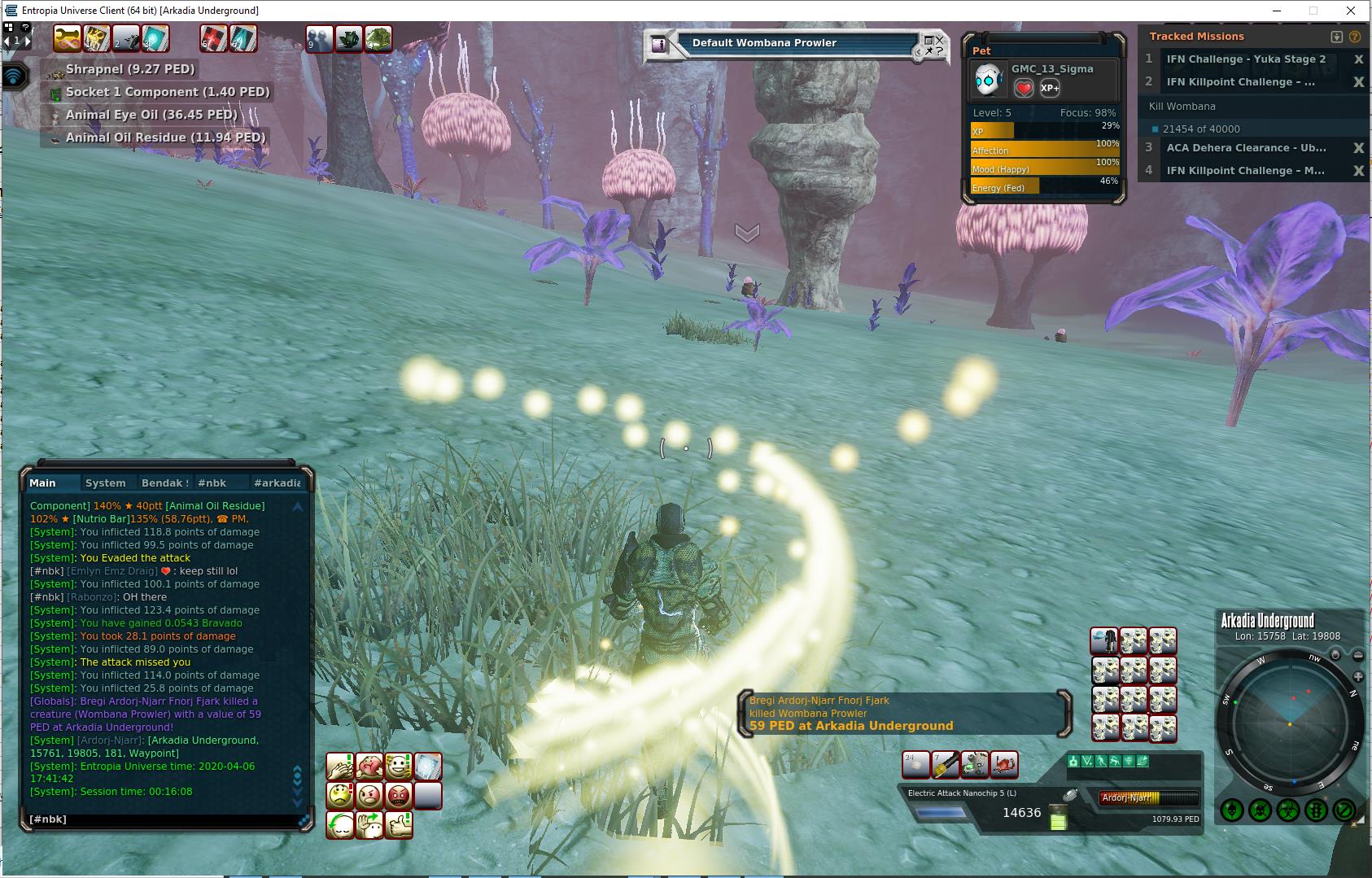Screen dimensions: 1372x878
Task: Toggle the green biohazard radar filter
Action: 1287,810
